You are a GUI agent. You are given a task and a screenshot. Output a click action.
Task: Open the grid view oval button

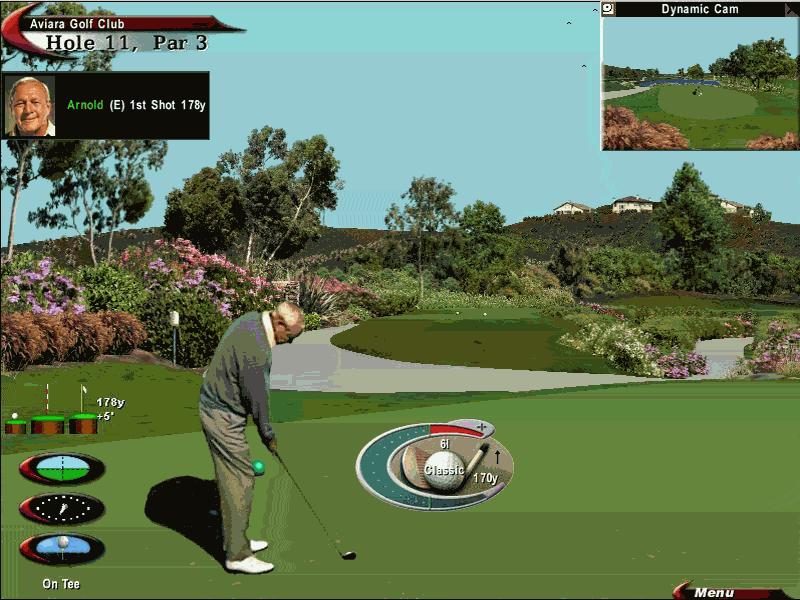[x=61, y=468]
